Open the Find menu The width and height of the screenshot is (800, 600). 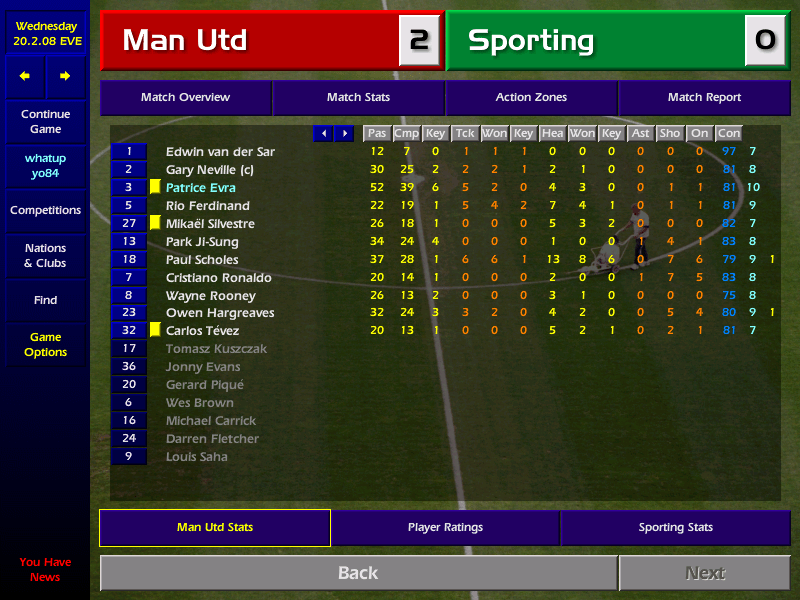(x=45, y=300)
